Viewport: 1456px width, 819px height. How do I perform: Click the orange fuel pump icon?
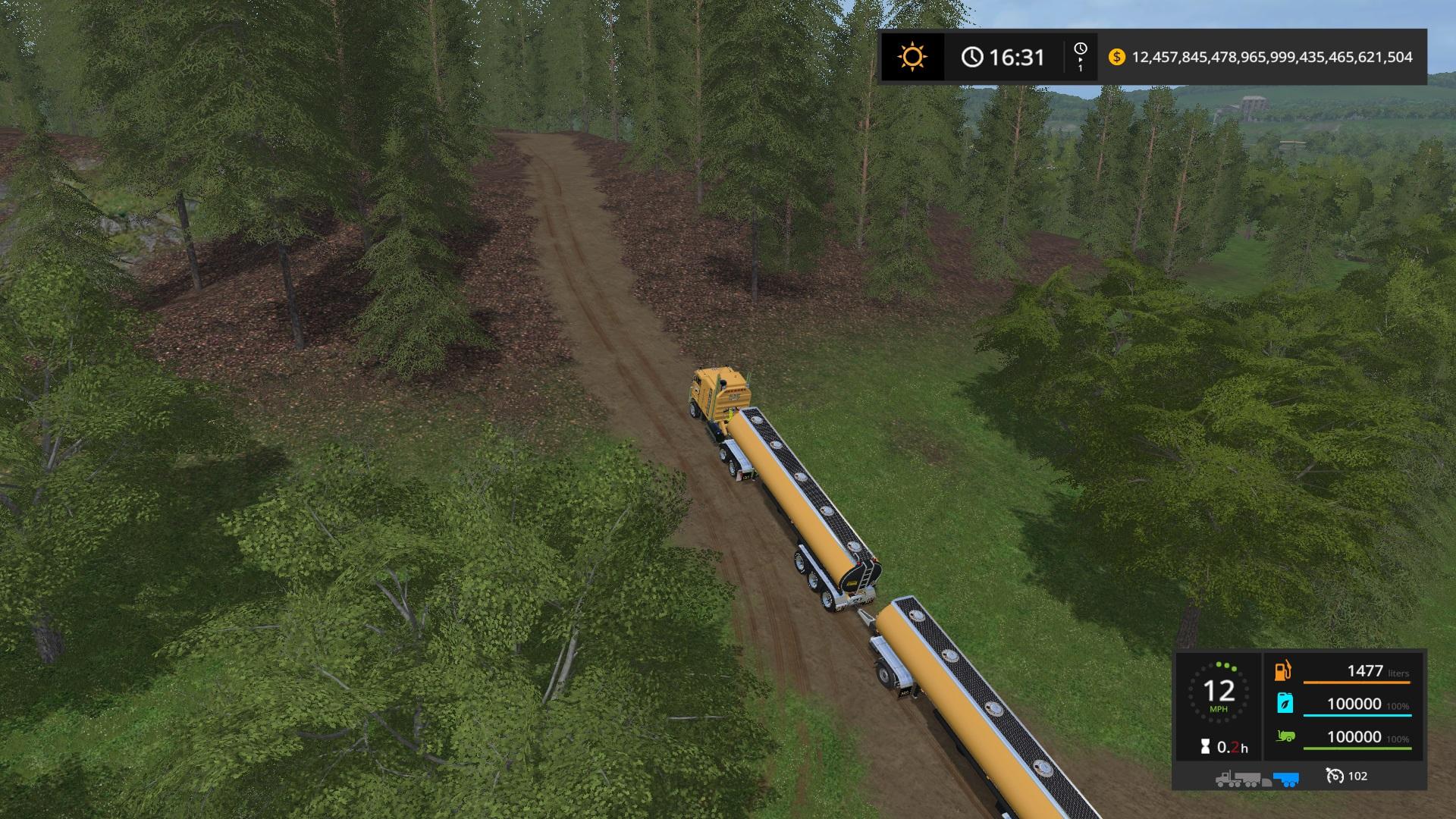(x=1283, y=671)
